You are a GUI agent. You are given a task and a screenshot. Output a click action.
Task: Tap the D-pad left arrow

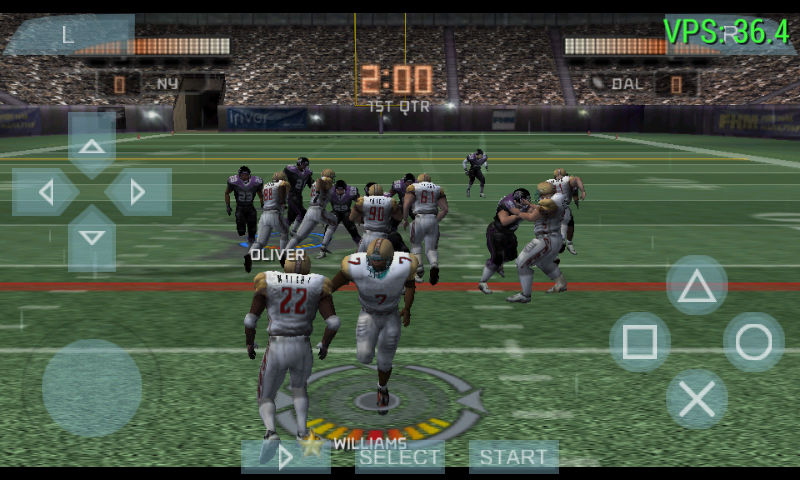pos(45,192)
